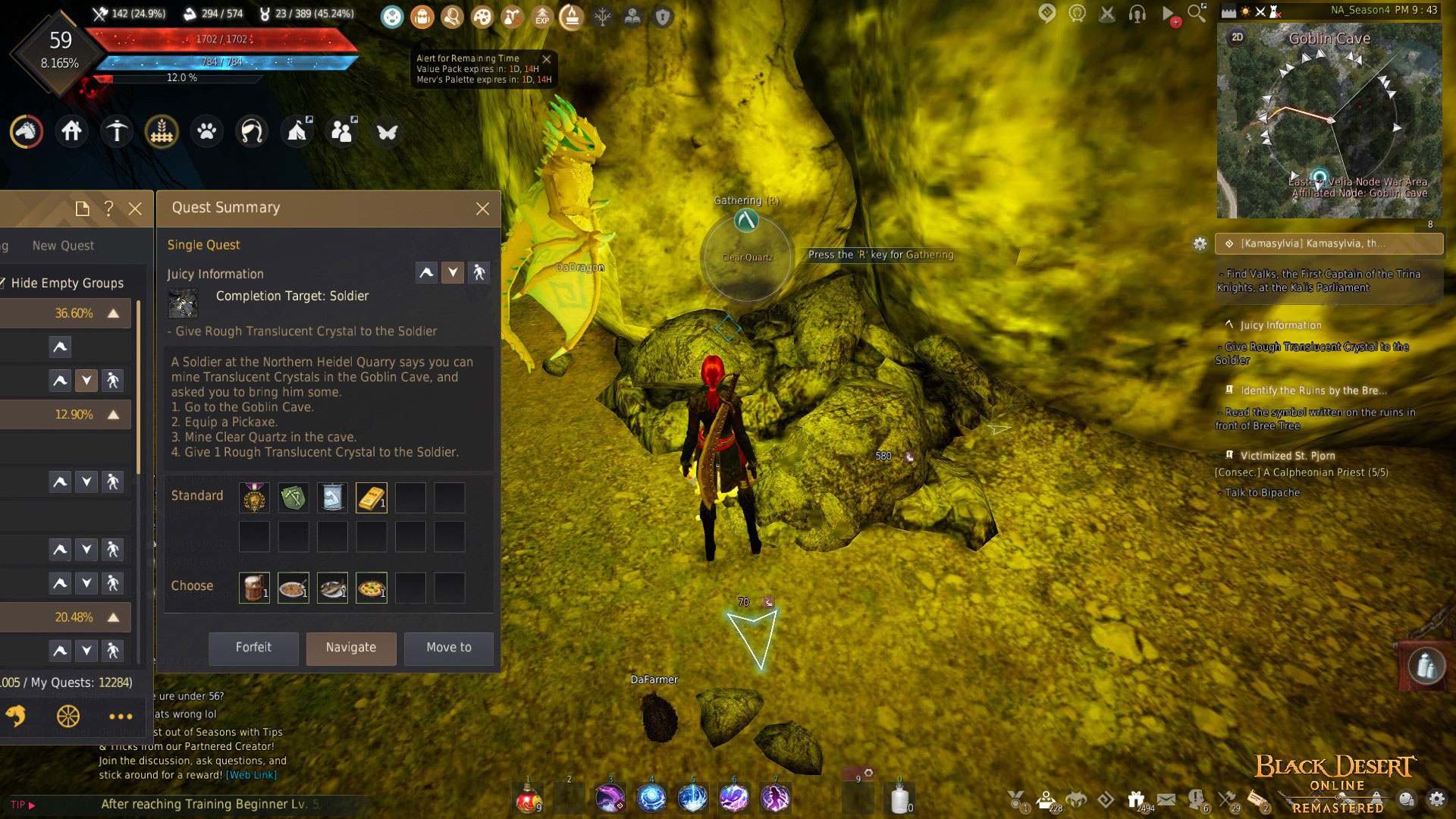Viewport: 1456px width, 819px height.
Task: Open the paw pet menu icon
Action: point(206,131)
